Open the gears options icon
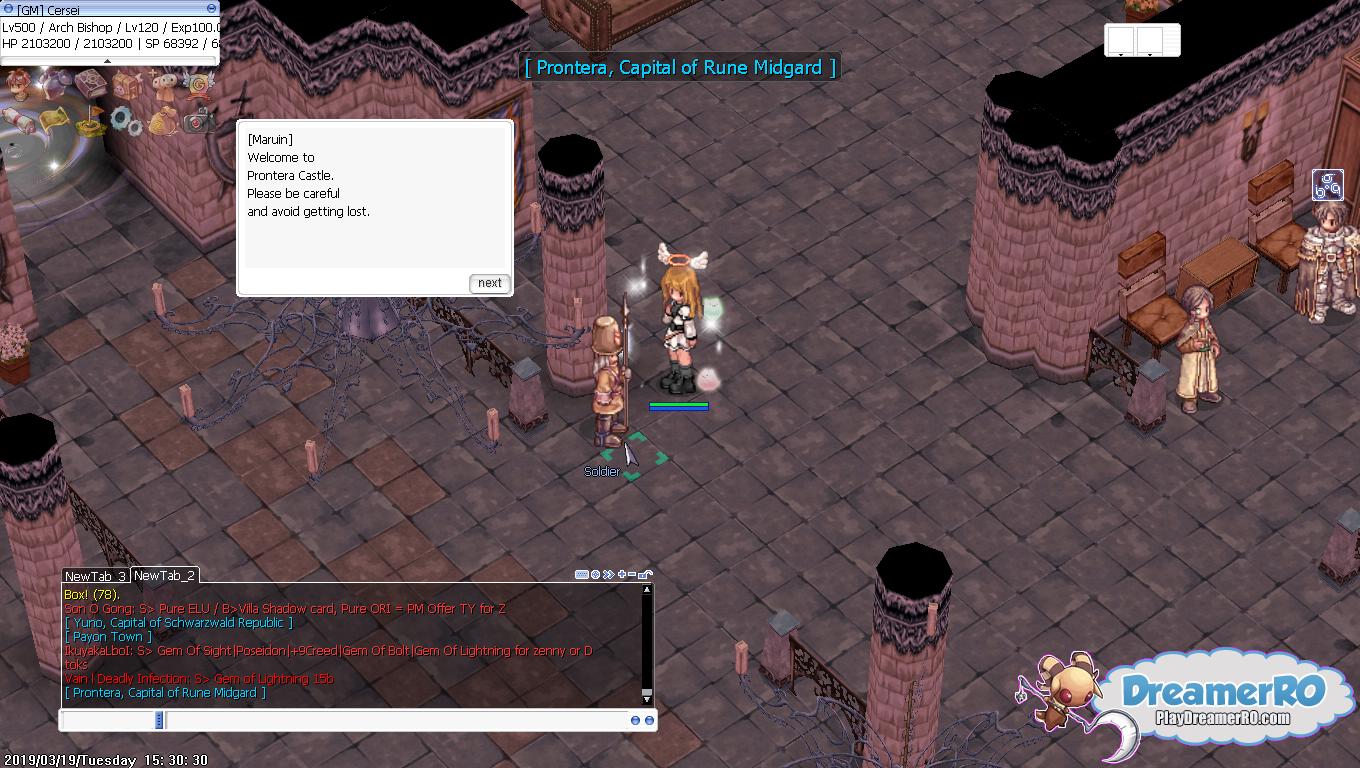Screen dimensions: 1360x768 click(127, 121)
